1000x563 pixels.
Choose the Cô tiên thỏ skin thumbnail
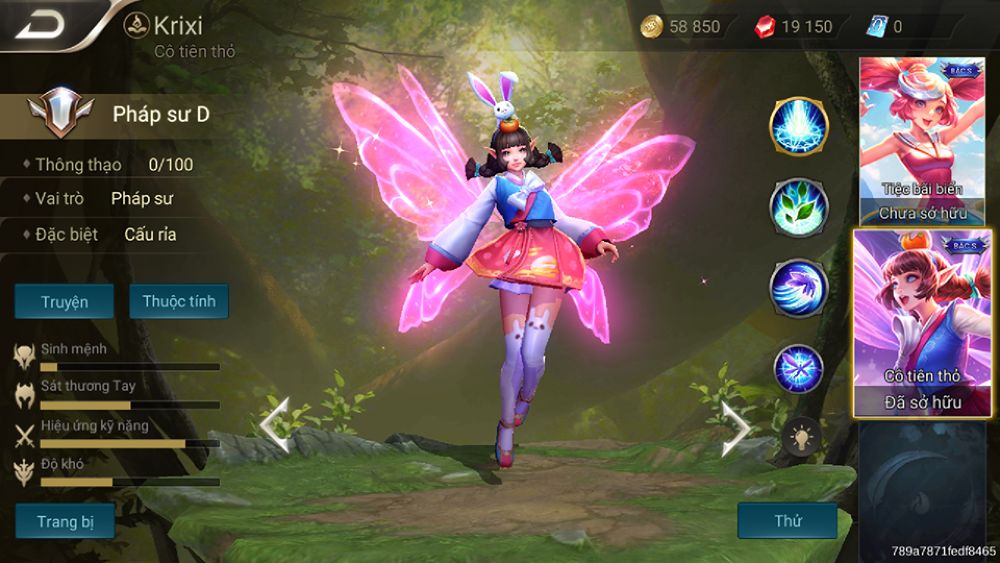(920, 322)
